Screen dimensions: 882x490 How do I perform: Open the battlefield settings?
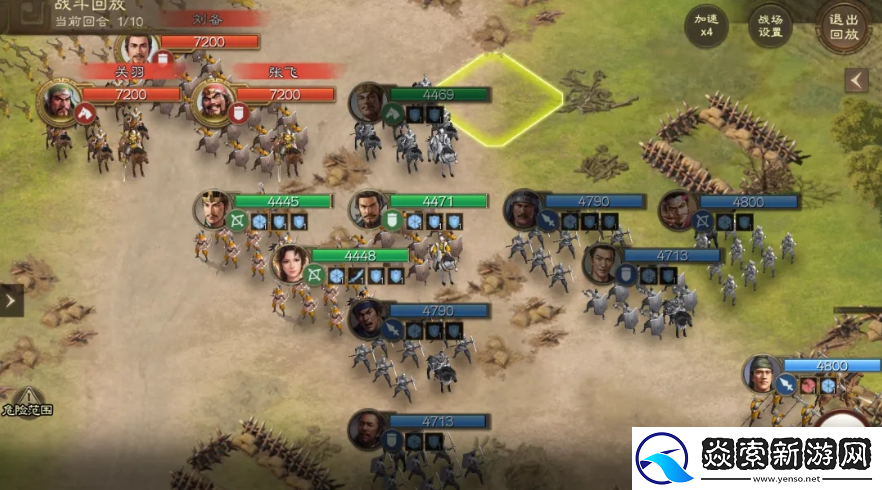pyautogui.click(x=769, y=25)
